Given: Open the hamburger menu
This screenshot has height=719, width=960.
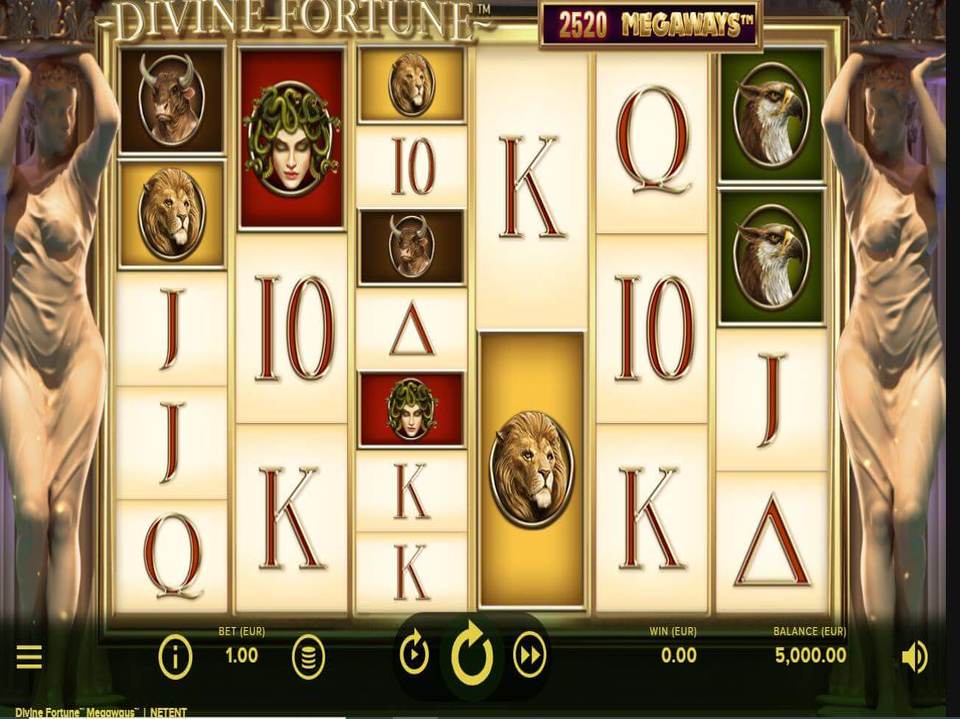Looking at the screenshot, I should [x=29, y=656].
